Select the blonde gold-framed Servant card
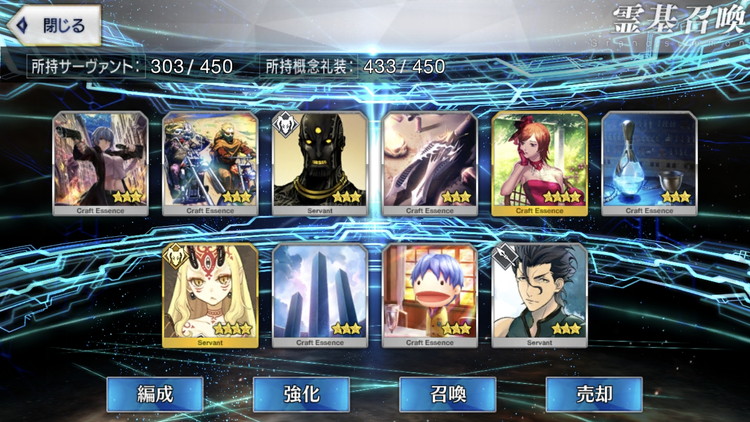The image size is (750, 422). click(210, 294)
